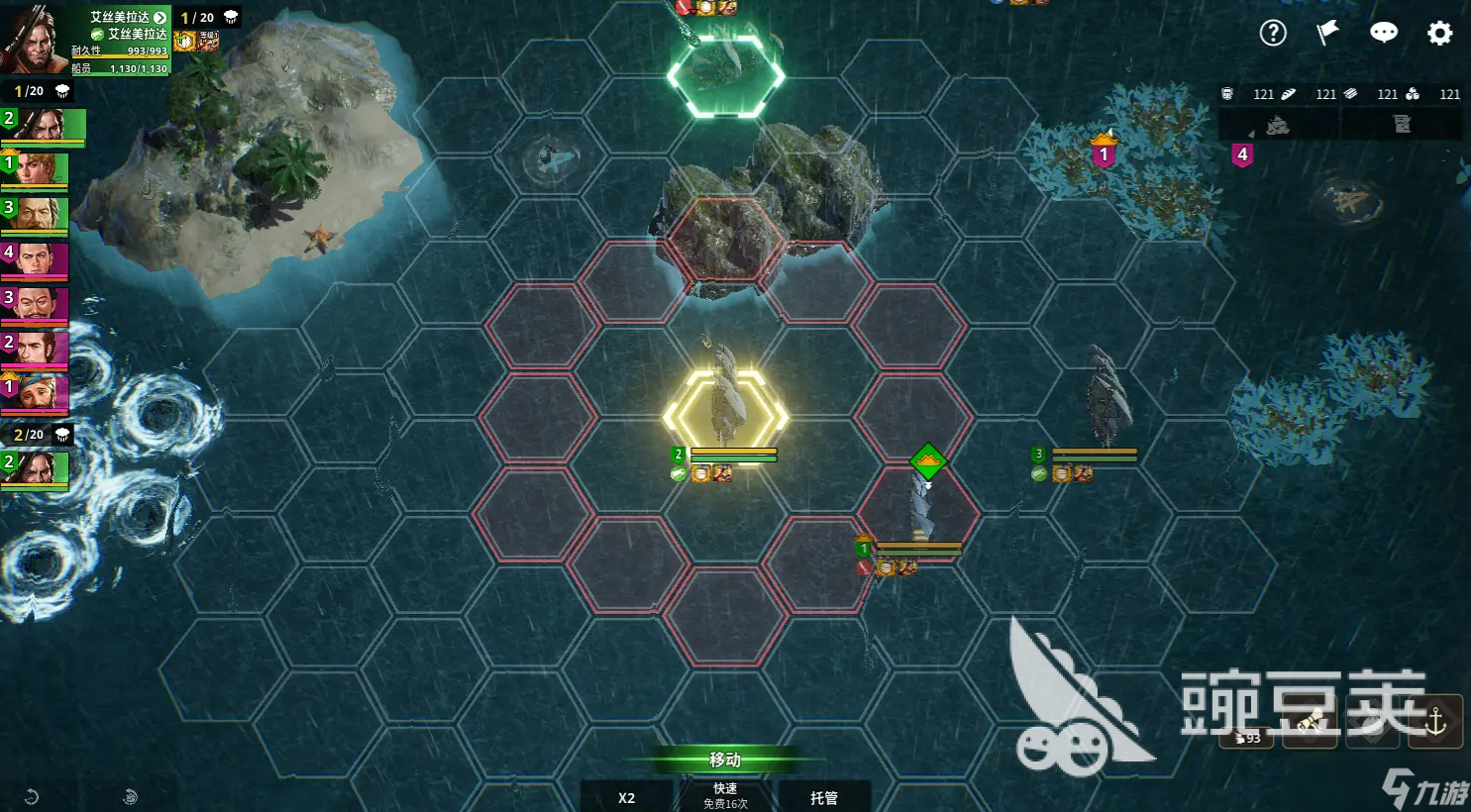Open the help question mark icon
The width and height of the screenshot is (1471, 812).
tap(1273, 33)
